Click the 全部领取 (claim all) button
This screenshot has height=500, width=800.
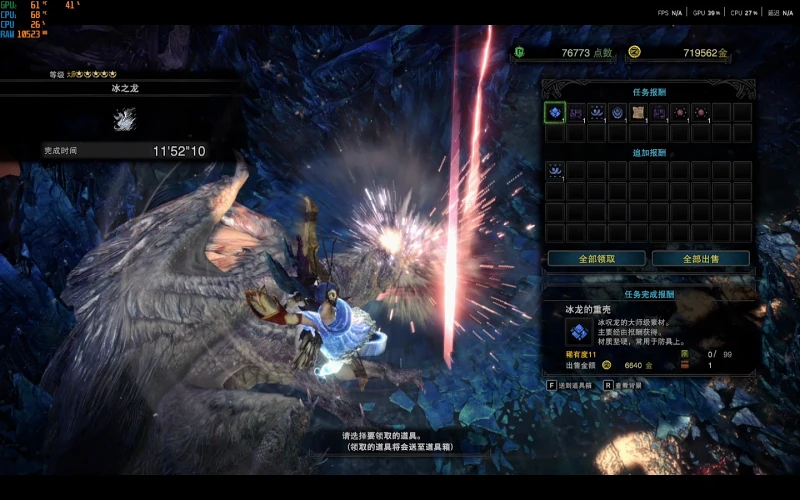click(595, 258)
